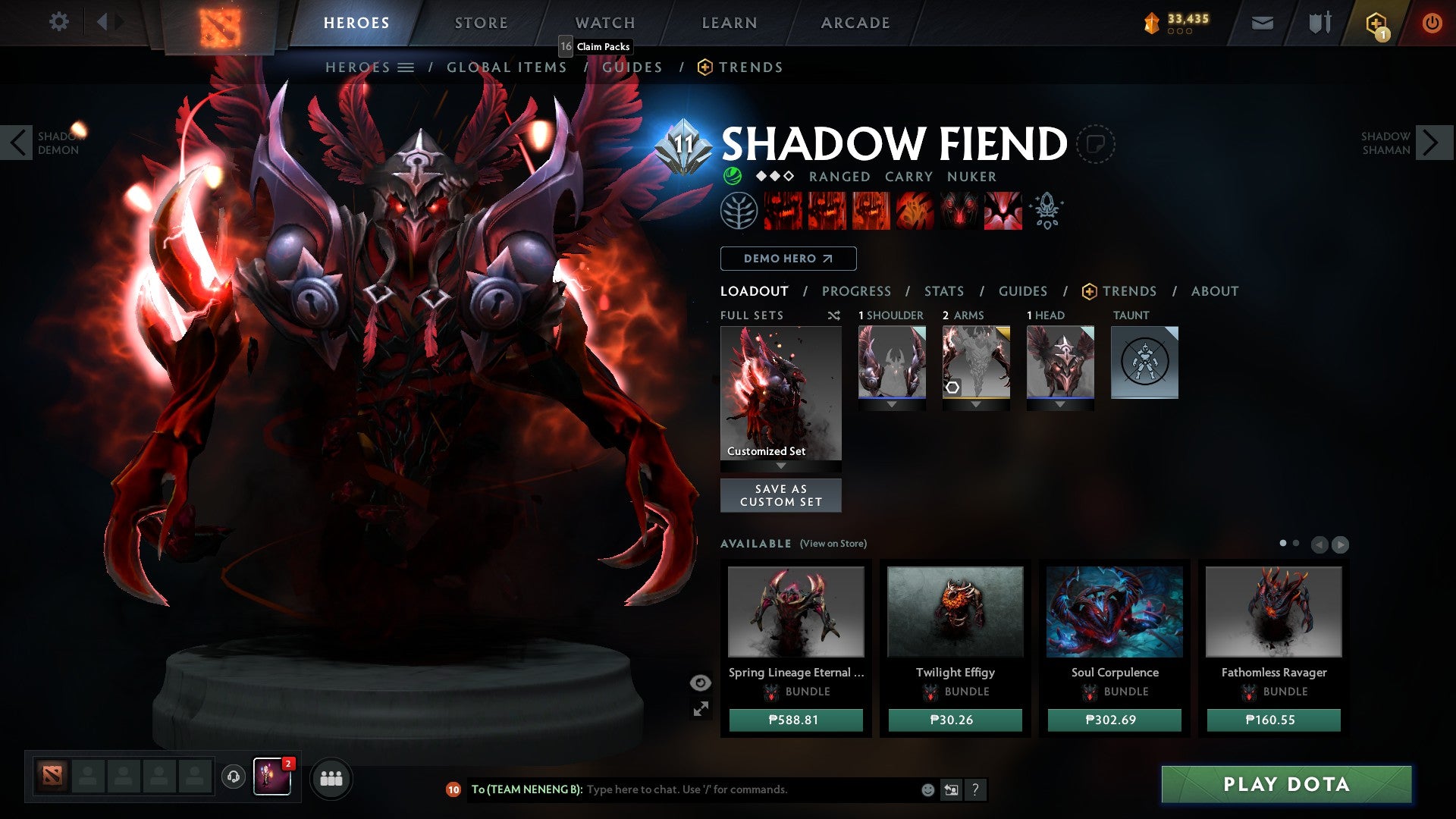Toggle fullscreen hero view with expand arrows icon
This screenshot has height=819, width=1456.
point(701,708)
